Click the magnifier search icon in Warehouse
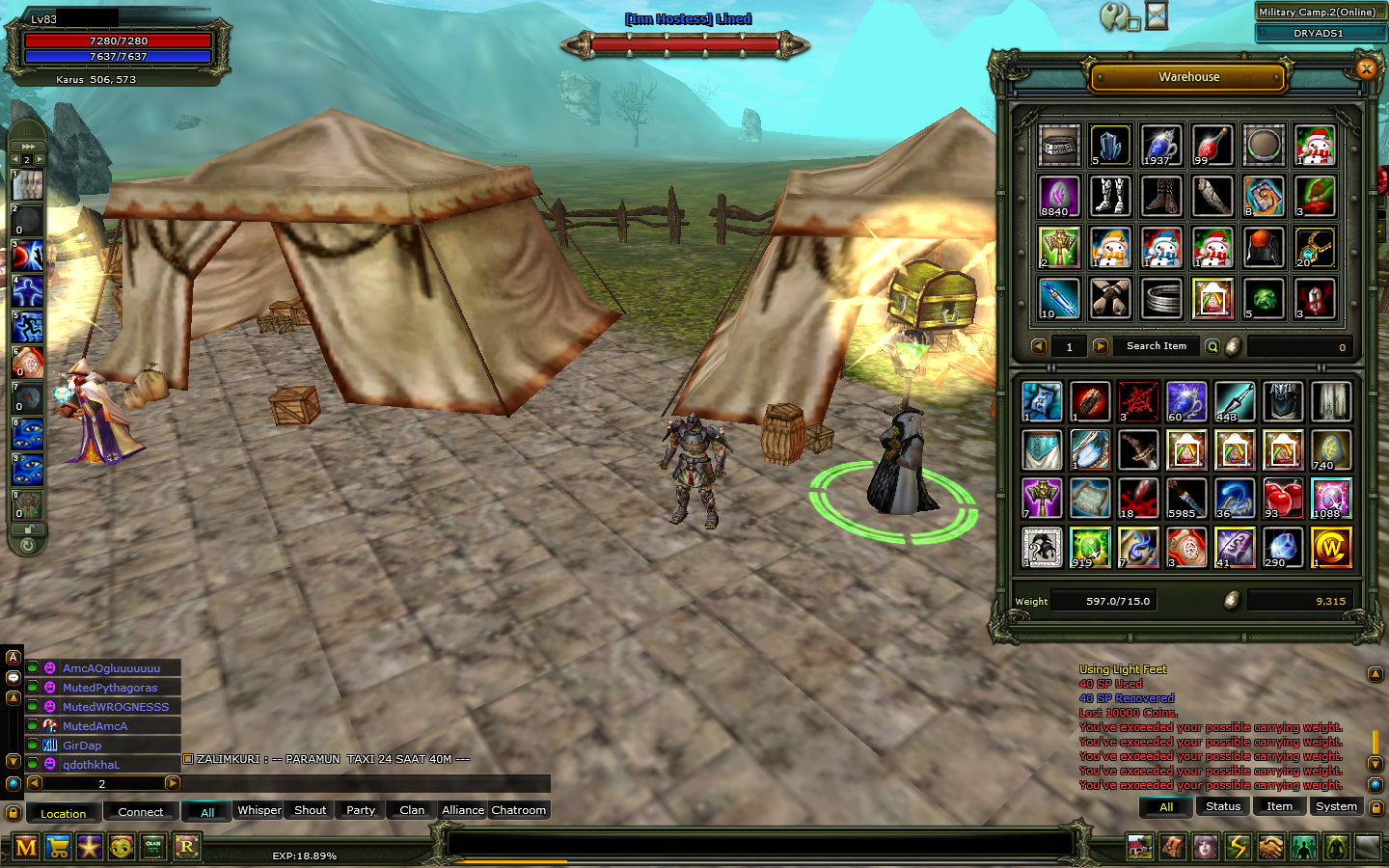This screenshot has height=868, width=1389. pos(1212,345)
